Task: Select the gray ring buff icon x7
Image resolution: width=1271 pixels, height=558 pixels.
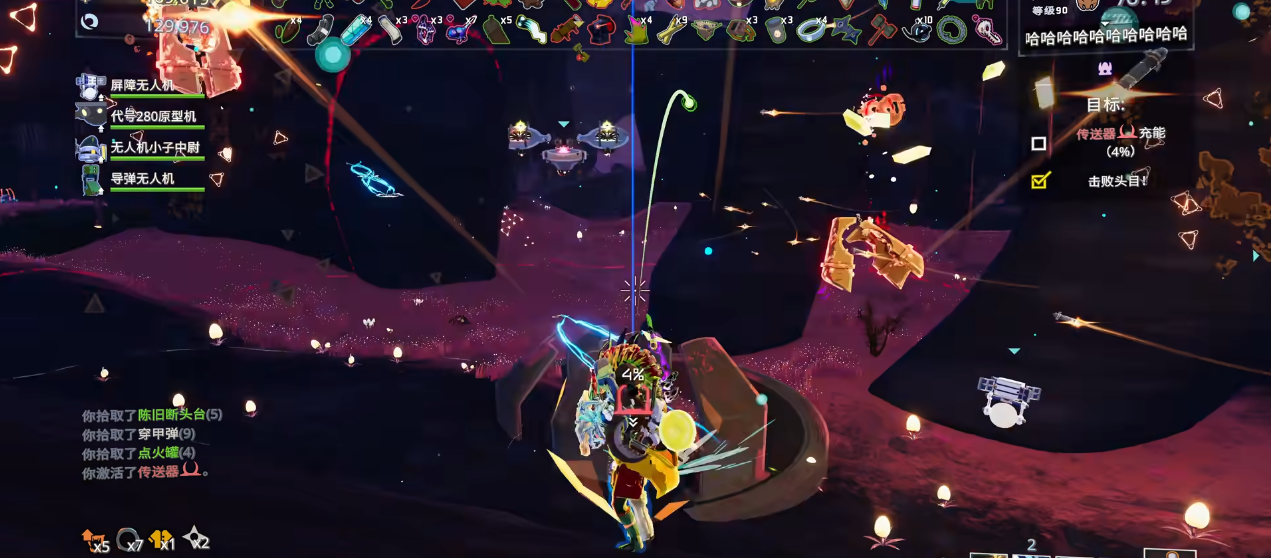Action: click(128, 539)
